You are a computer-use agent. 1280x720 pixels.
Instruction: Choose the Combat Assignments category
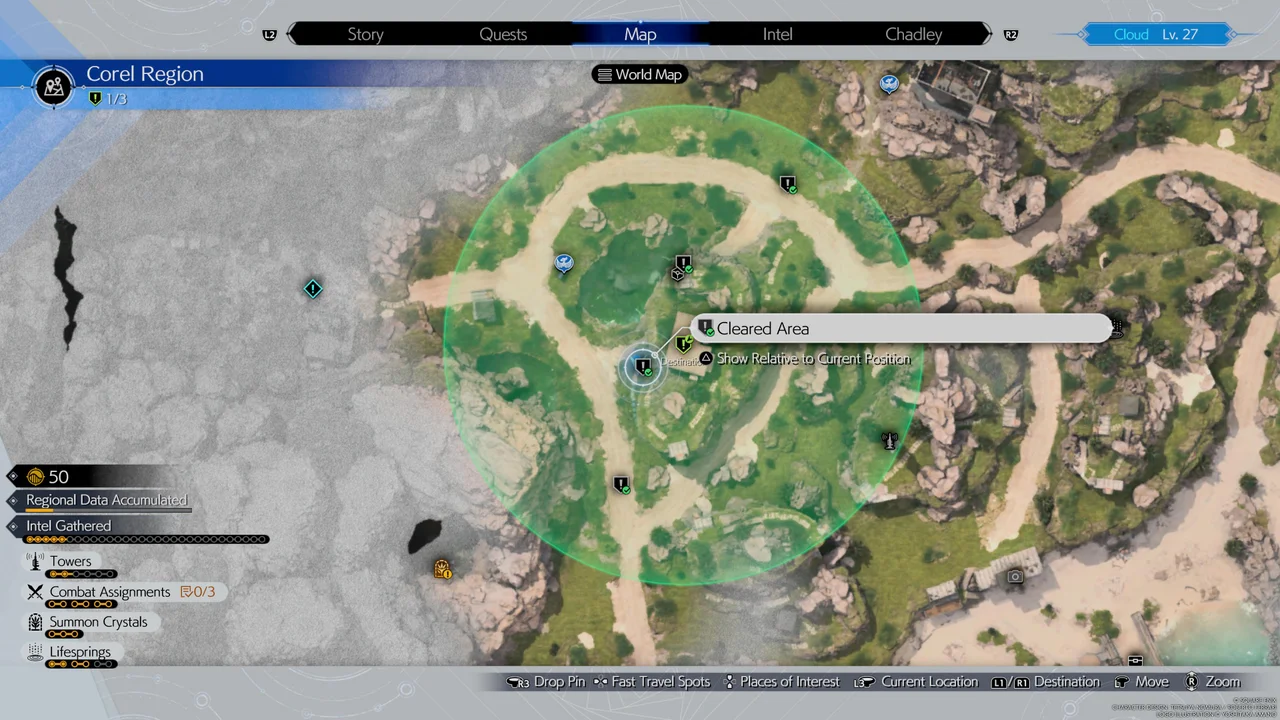click(x=110, y=592)
